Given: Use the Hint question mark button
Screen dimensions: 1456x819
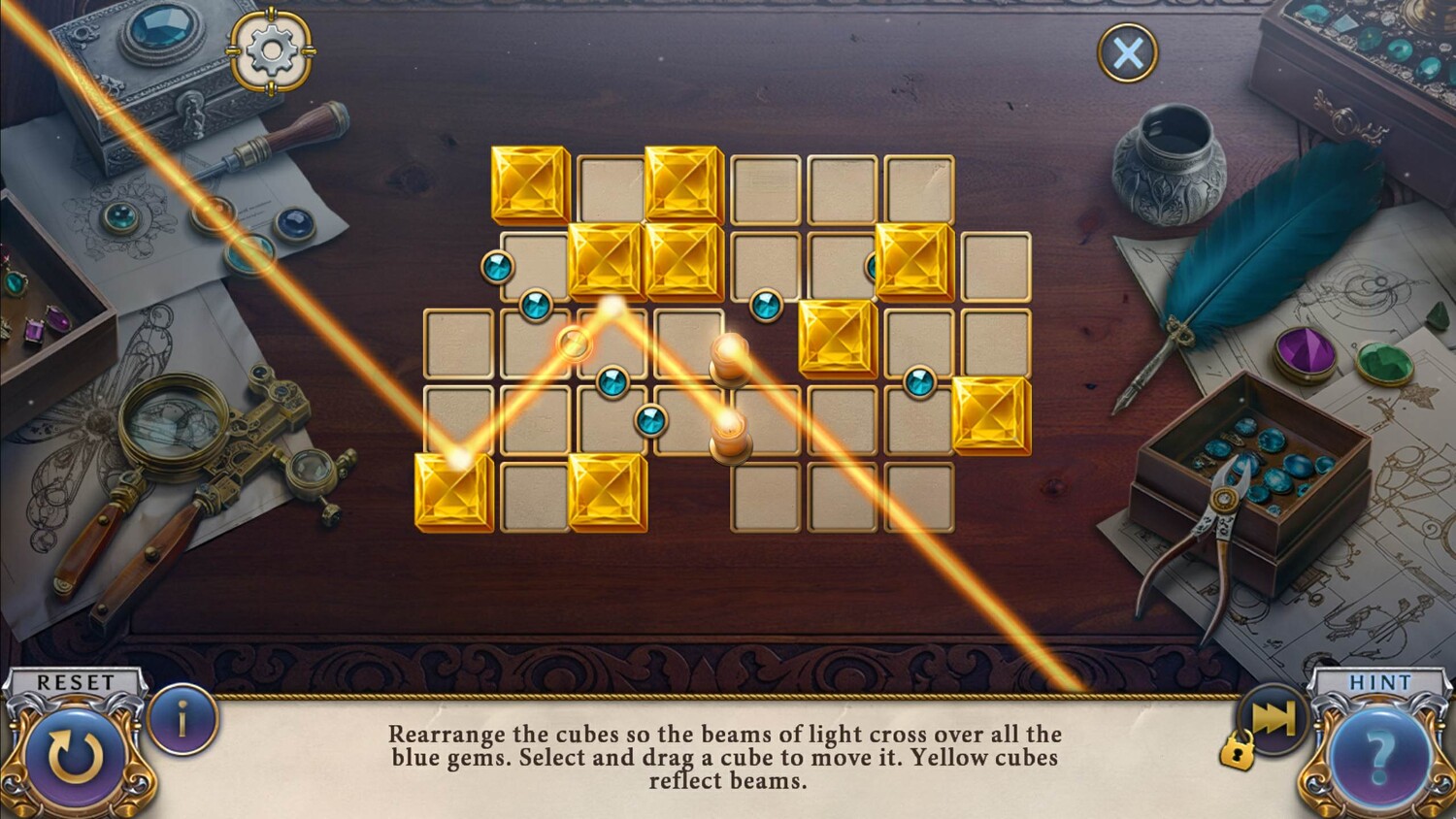Looking at the screenshot, I should (x=1378, y=753).
